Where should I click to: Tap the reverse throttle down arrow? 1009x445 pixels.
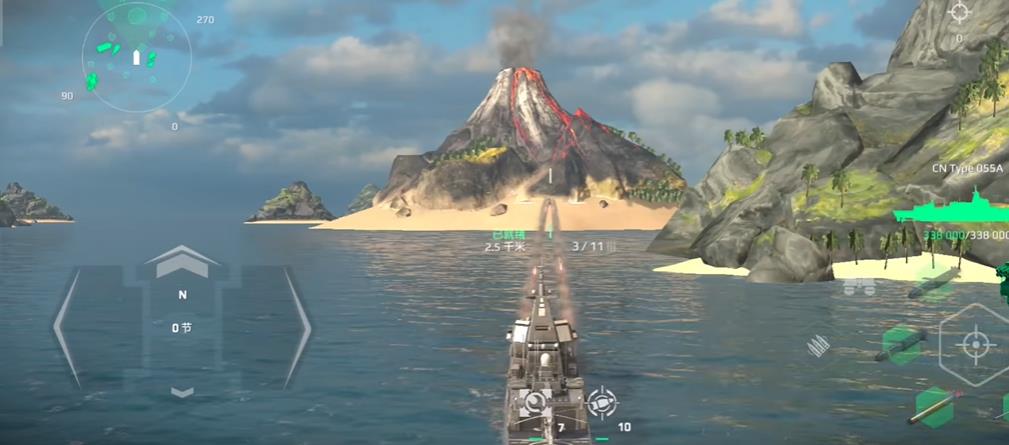[182, 393]
